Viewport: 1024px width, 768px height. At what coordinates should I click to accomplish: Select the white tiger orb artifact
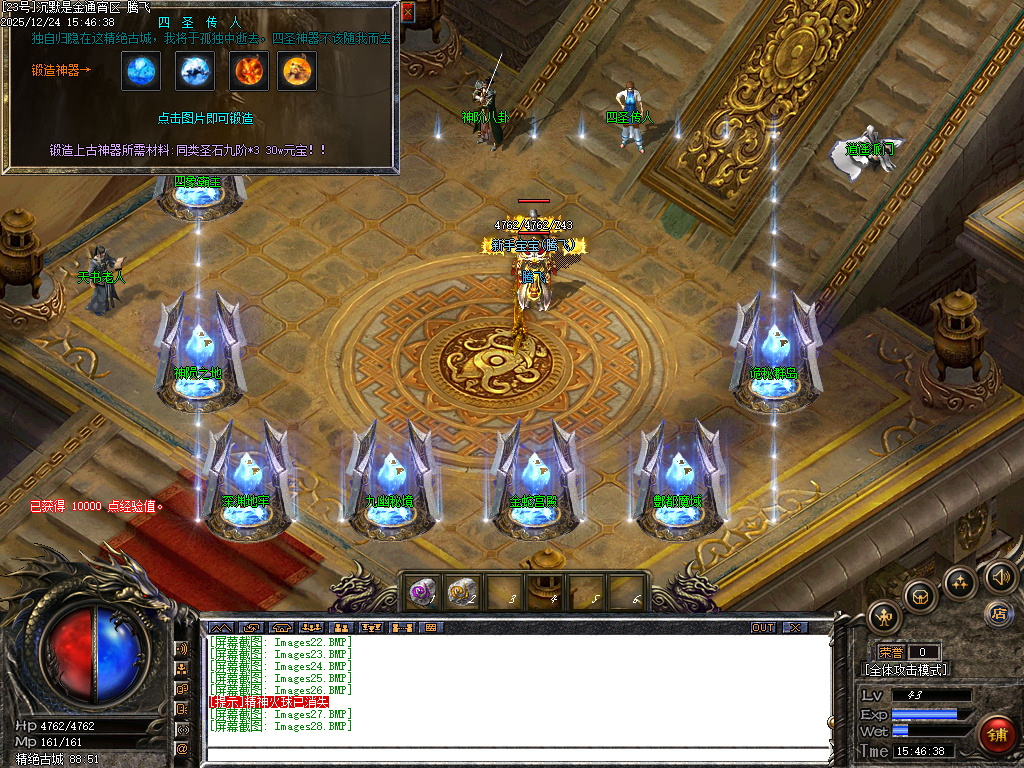195,71
